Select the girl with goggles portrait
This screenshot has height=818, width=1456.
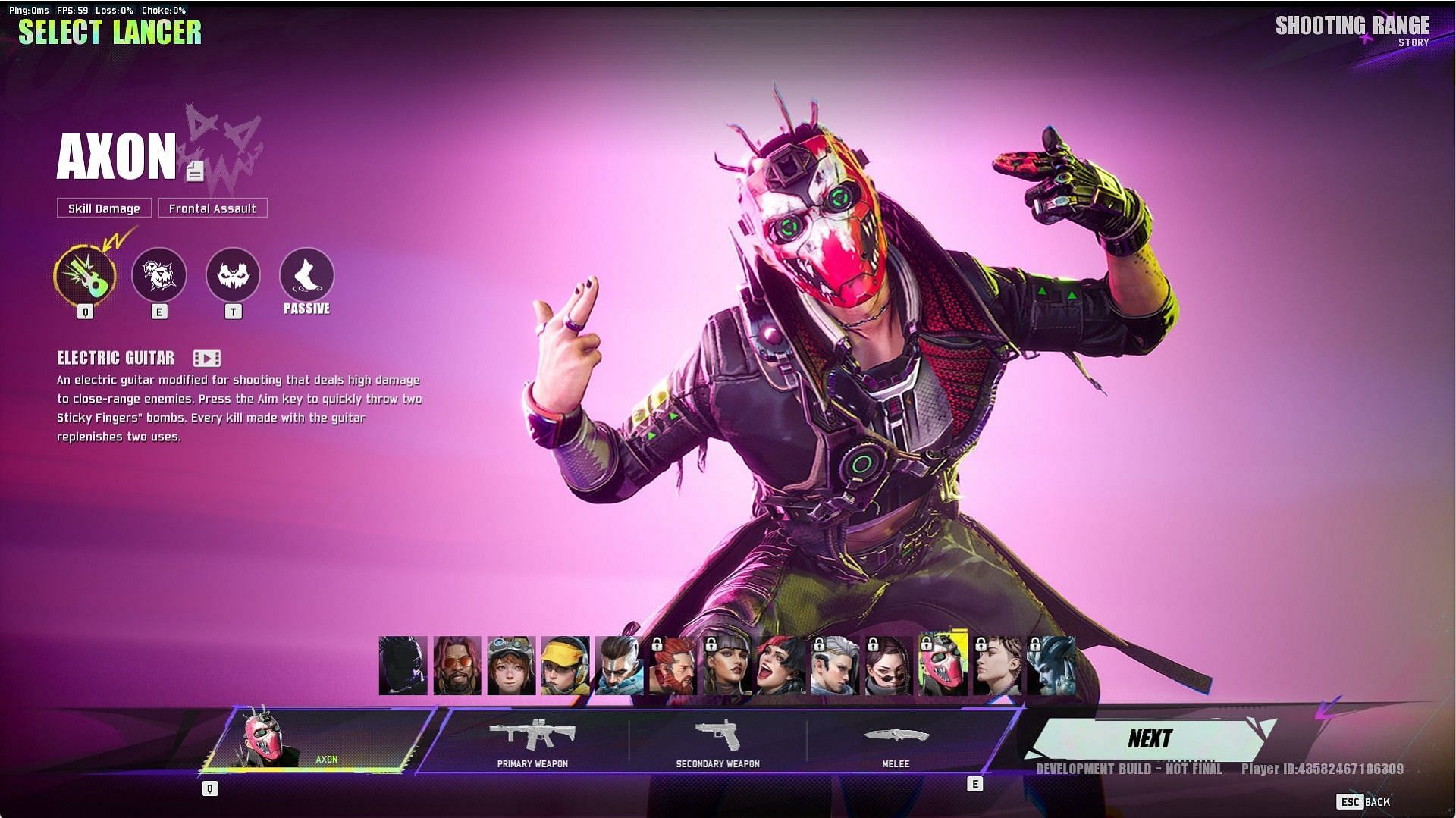511,666
